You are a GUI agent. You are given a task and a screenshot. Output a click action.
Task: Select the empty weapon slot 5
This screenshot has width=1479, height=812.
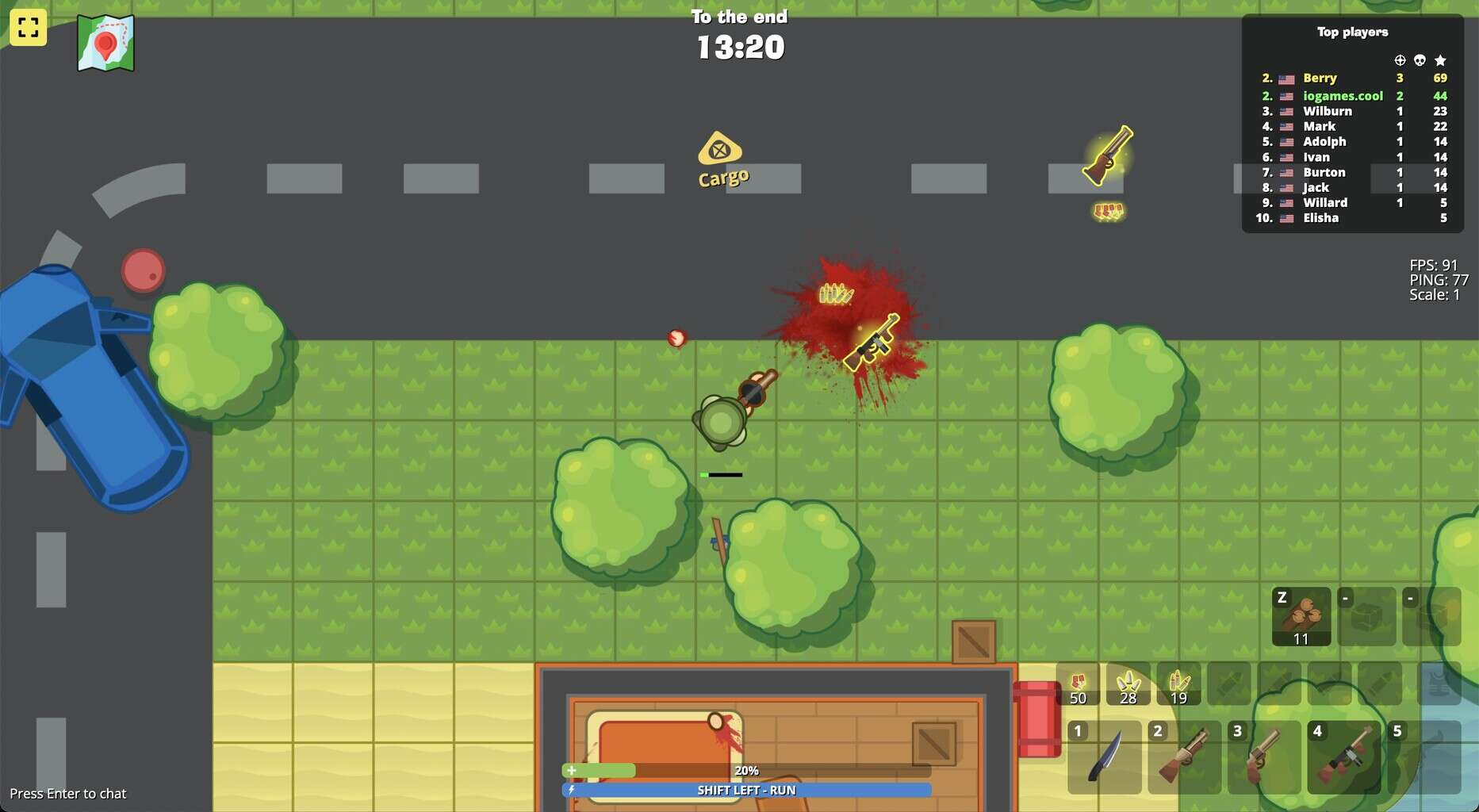pos(1424,757)
